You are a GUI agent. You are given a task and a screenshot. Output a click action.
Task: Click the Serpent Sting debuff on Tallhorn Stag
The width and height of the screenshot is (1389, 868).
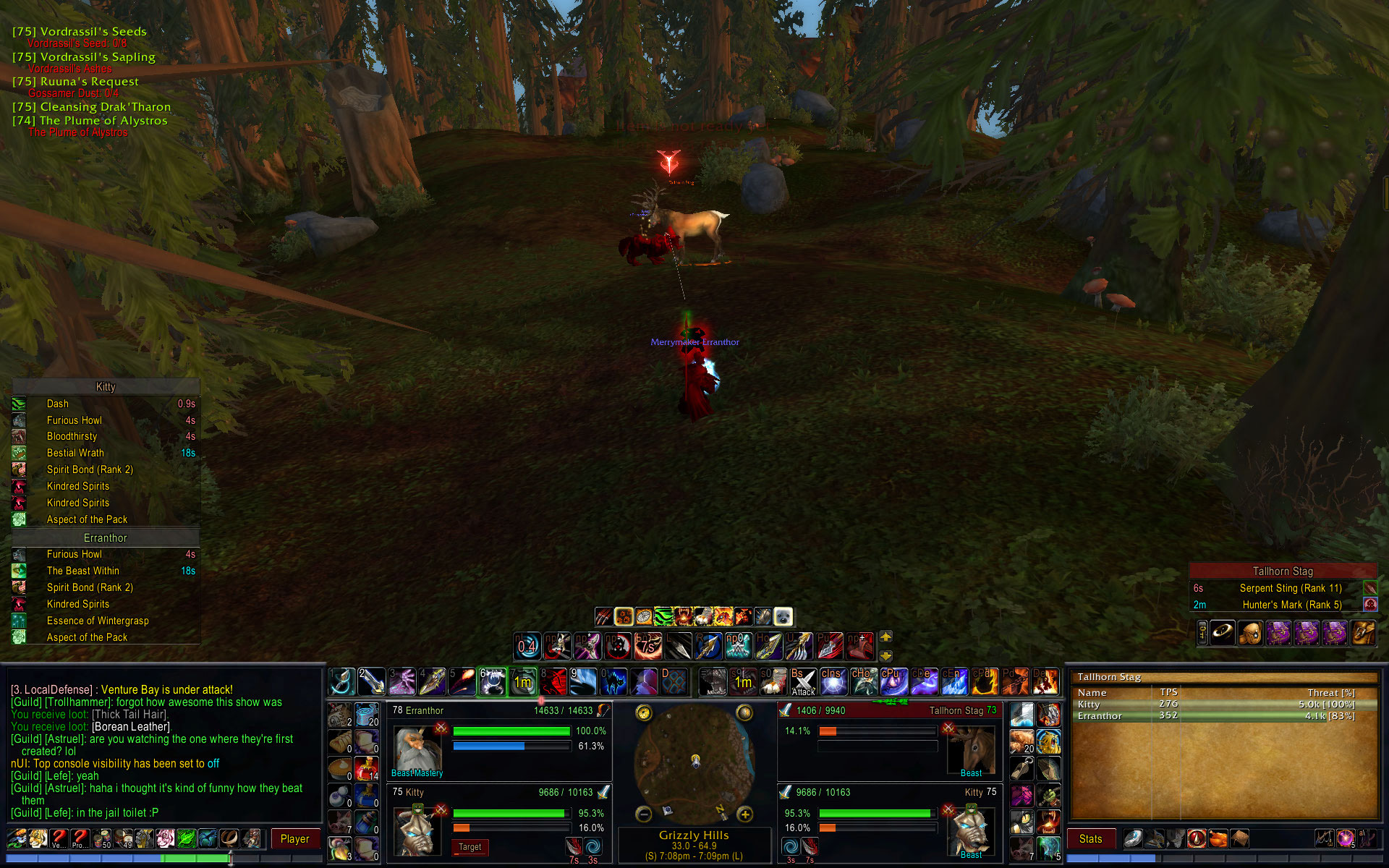click(1369, 588)
